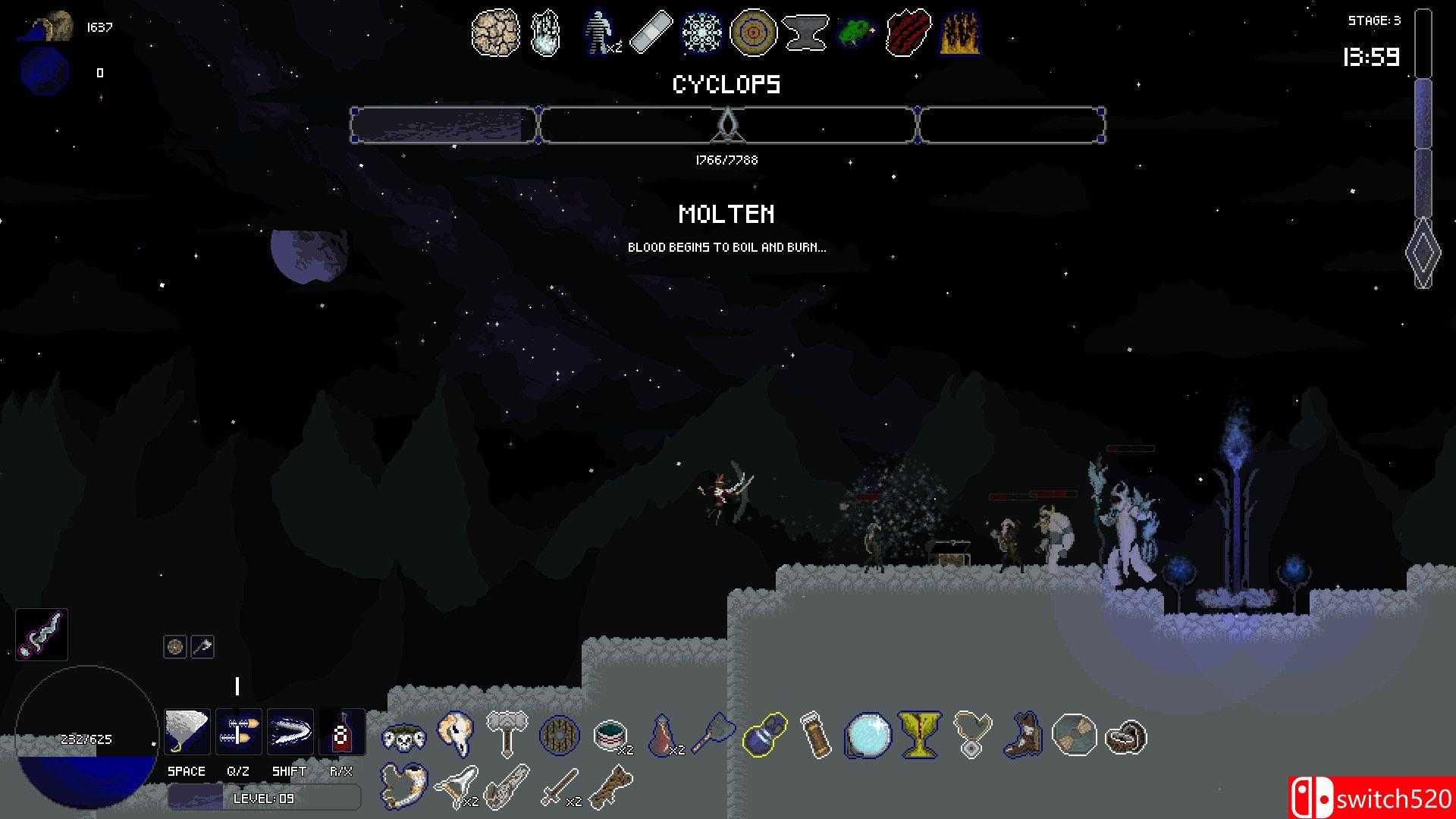Screen dimensions: 1456x819
Task: Select the cracked stone status icon
Action: click(495, 33)
